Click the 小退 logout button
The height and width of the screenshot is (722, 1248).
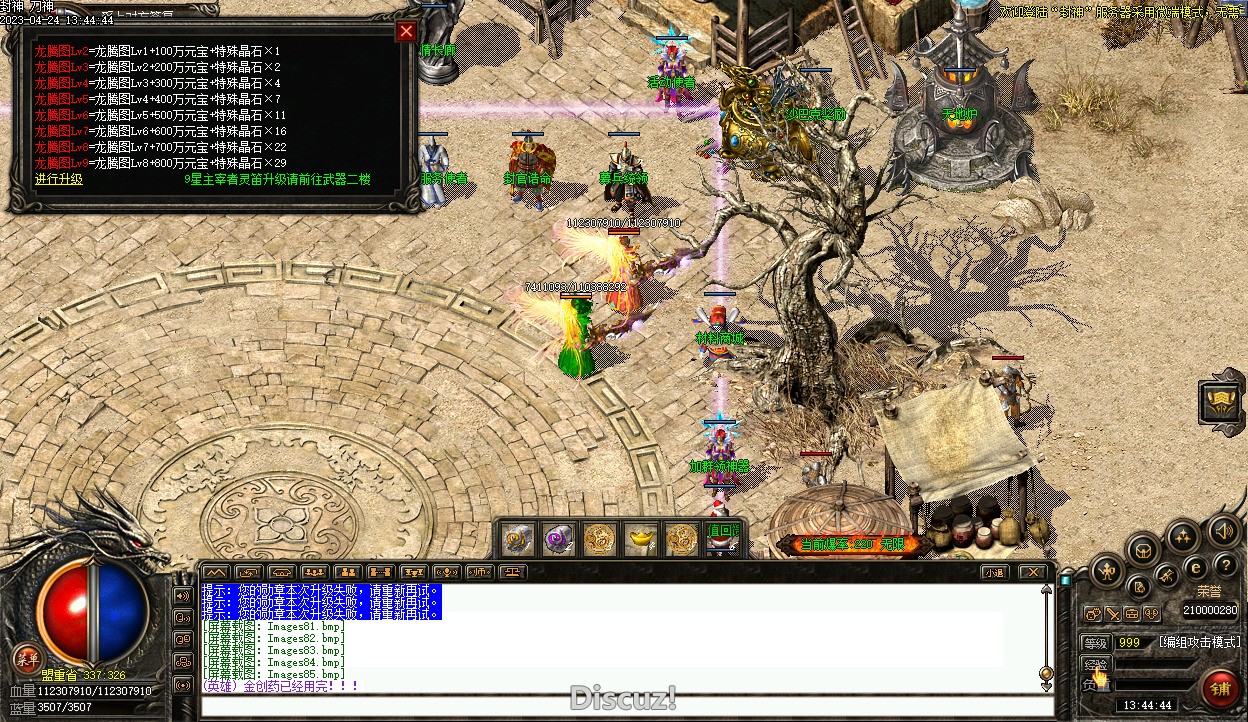tap(993, 573)
